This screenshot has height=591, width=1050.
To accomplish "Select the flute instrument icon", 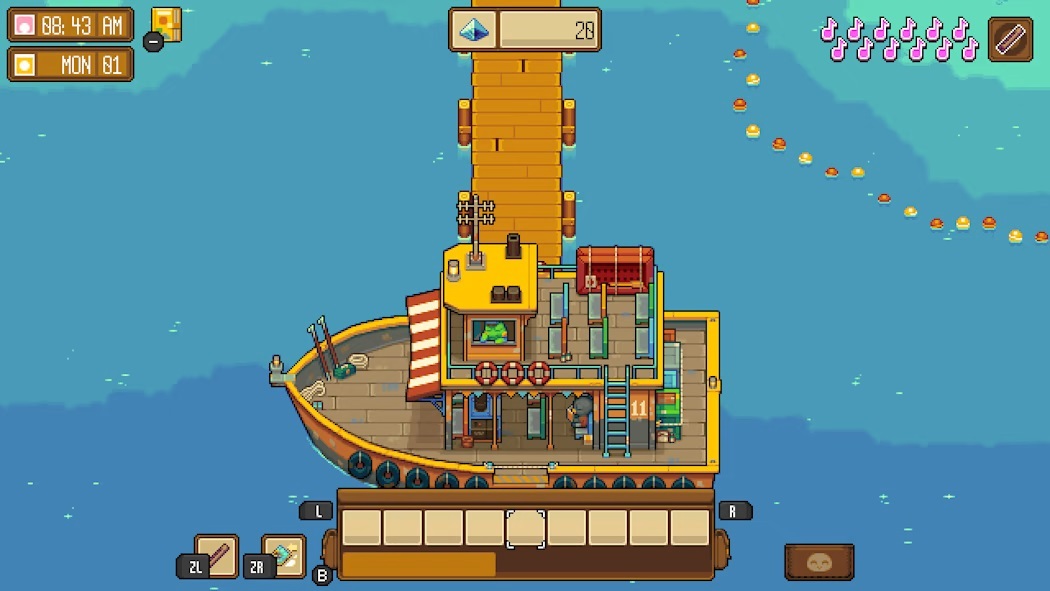I will tap(1010, 40).
